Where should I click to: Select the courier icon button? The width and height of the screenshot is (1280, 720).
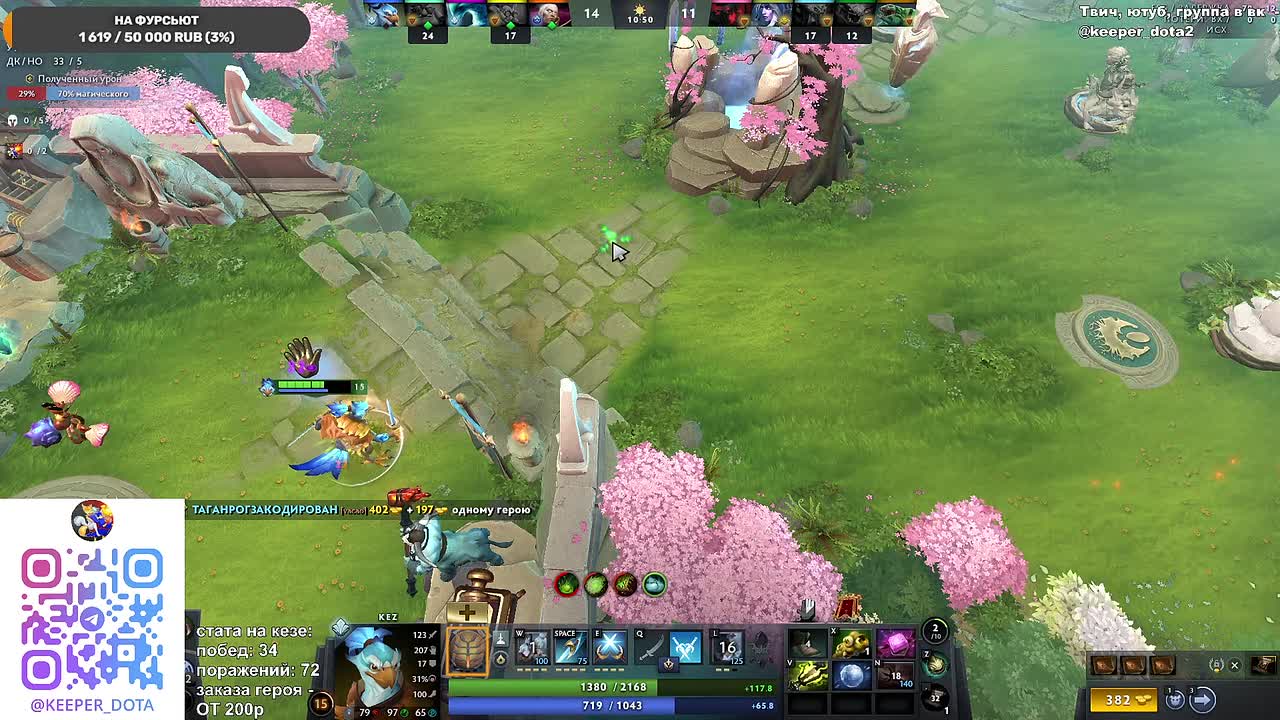1176,699
